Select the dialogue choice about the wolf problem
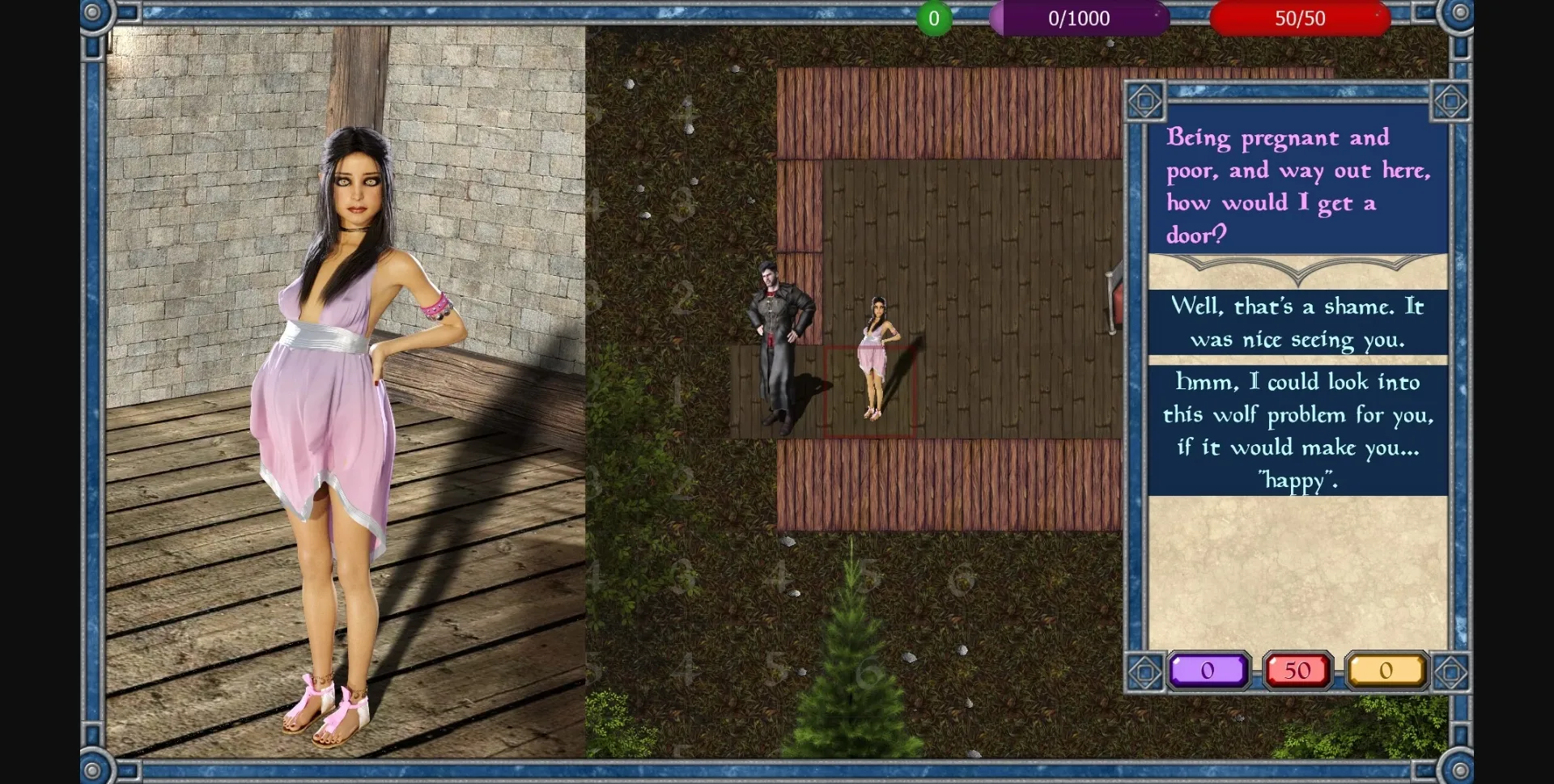Screen dimensions: 1554x784 point(1297,430)
